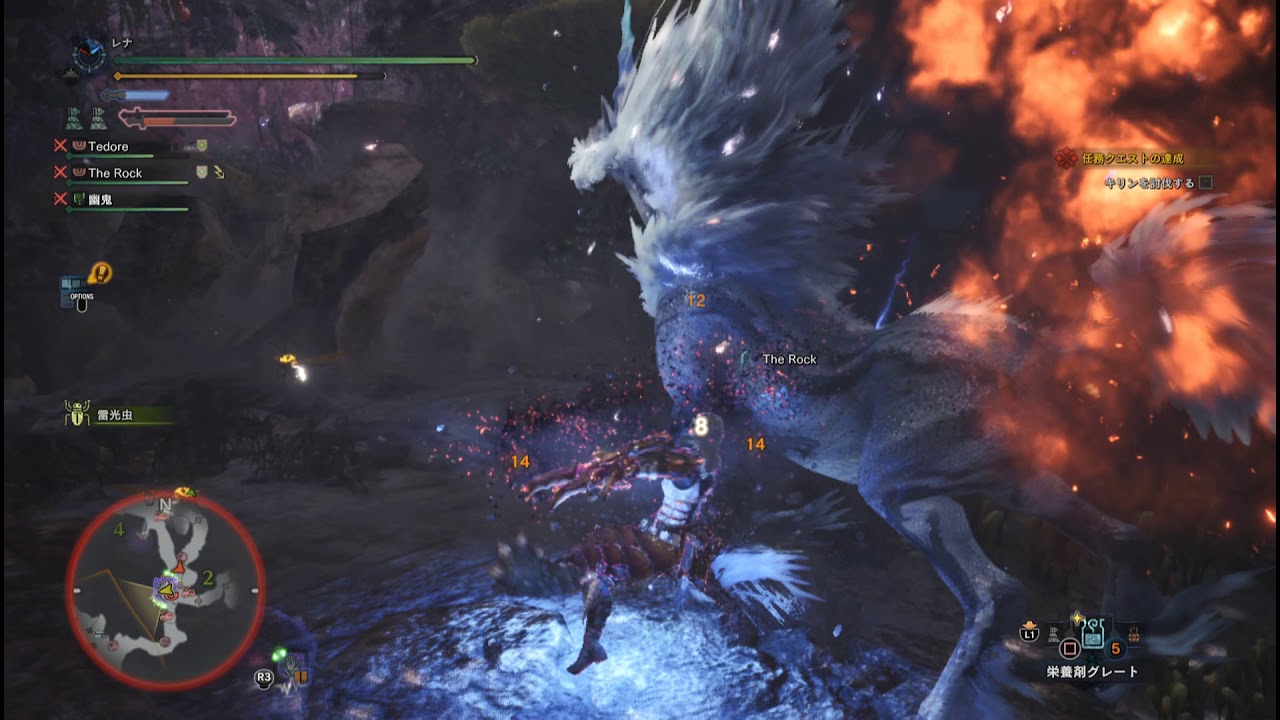Select the slinger ammo icon
Viewport: 1280px width, 720px height.
(x=293, y=673)
